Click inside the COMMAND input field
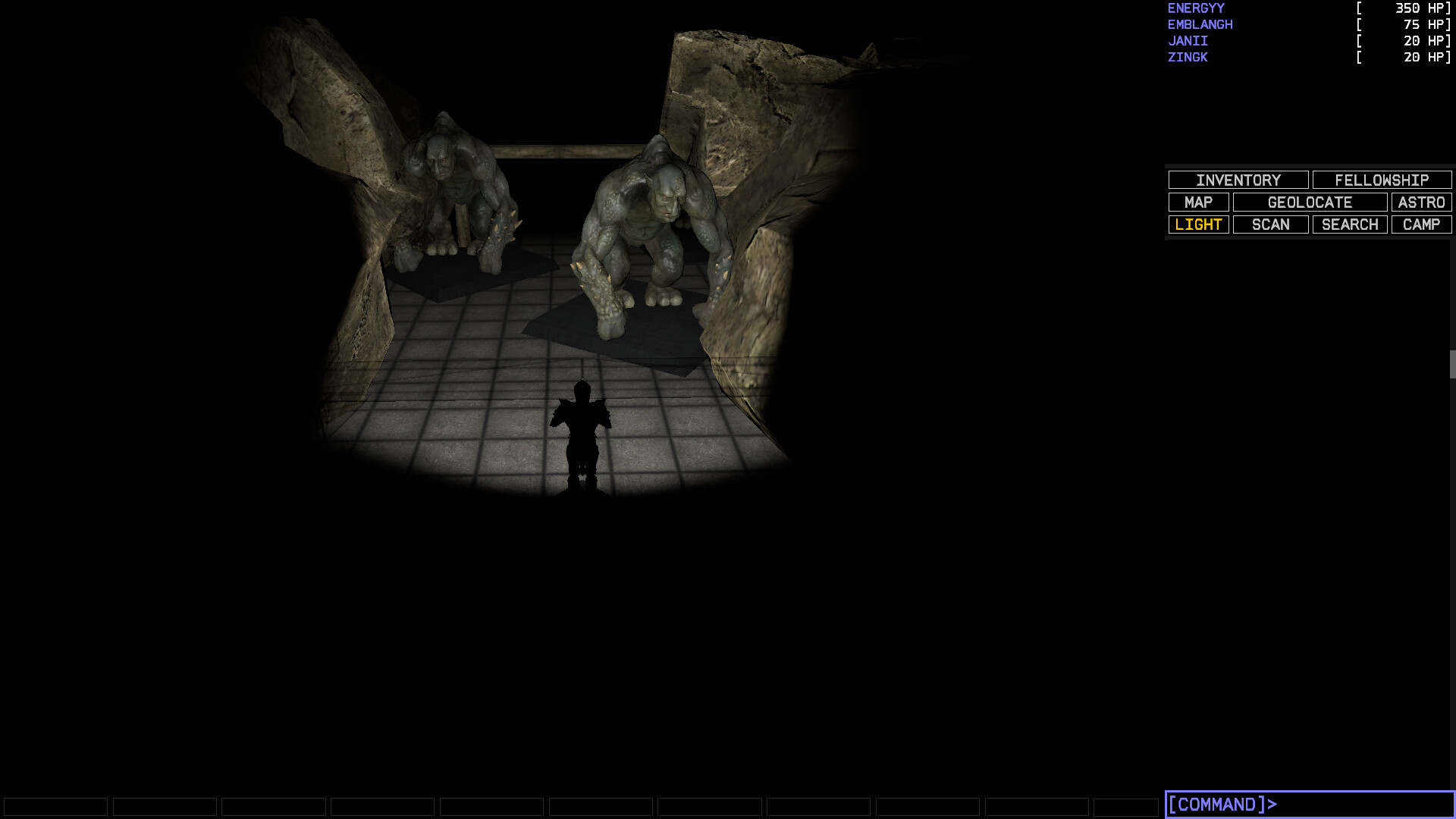Viewport: 1456px width, 819px height. (x=1304, y=803)
